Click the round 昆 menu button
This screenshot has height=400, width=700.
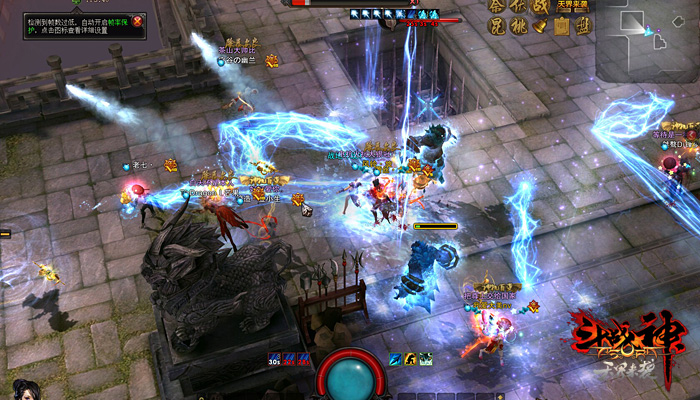point(497,27)
